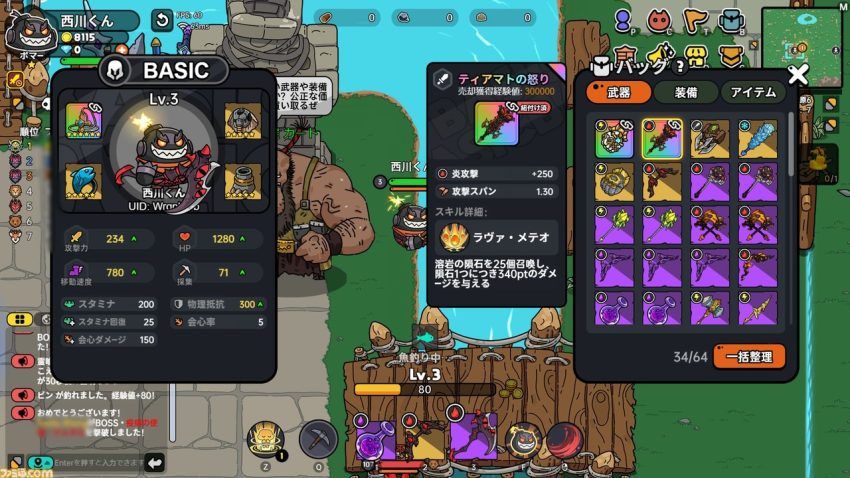Select the rainbow-background item in the bag

[x=614, y=139]
